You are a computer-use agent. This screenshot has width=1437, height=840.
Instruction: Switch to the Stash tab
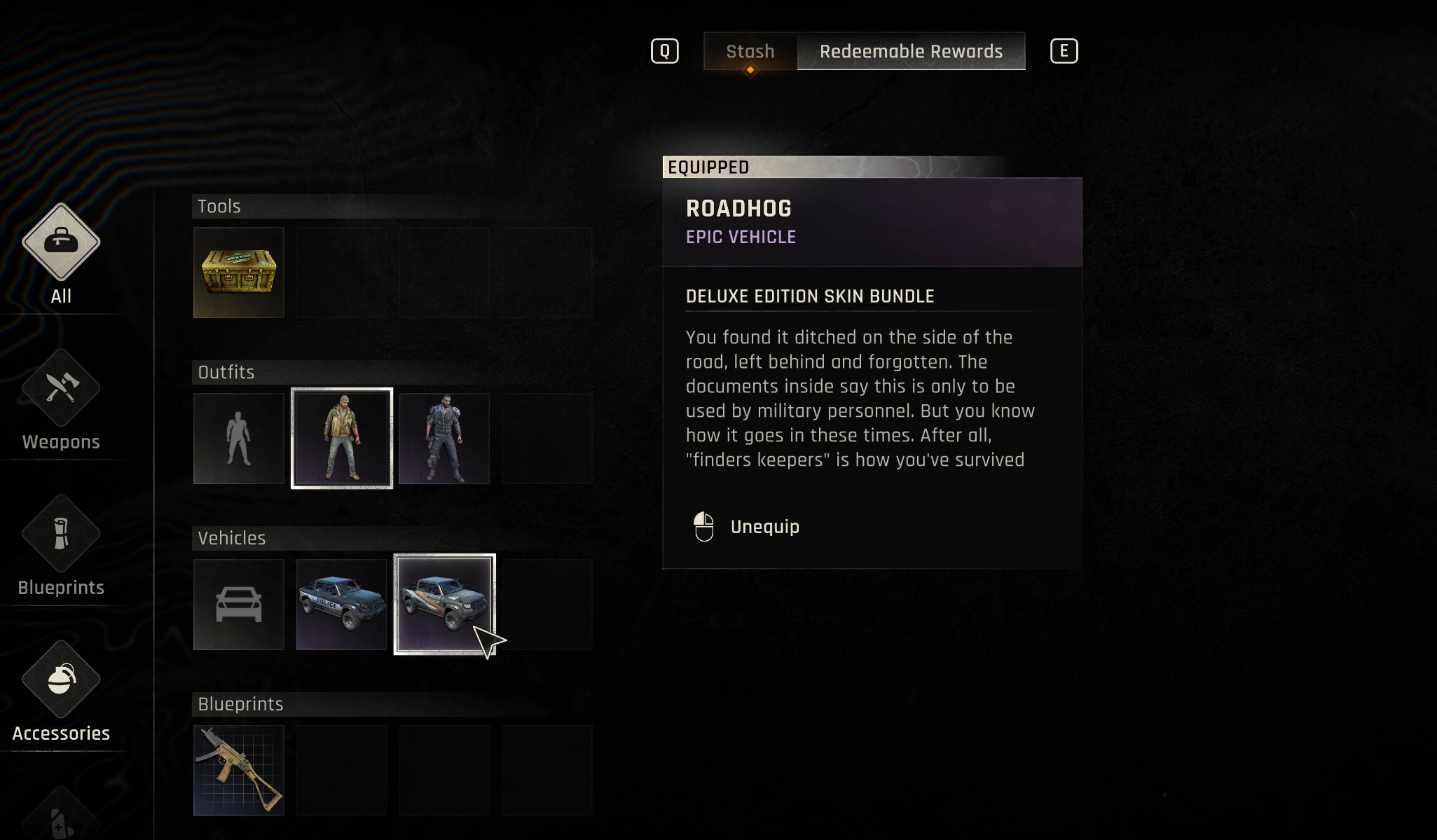[750, 51]
